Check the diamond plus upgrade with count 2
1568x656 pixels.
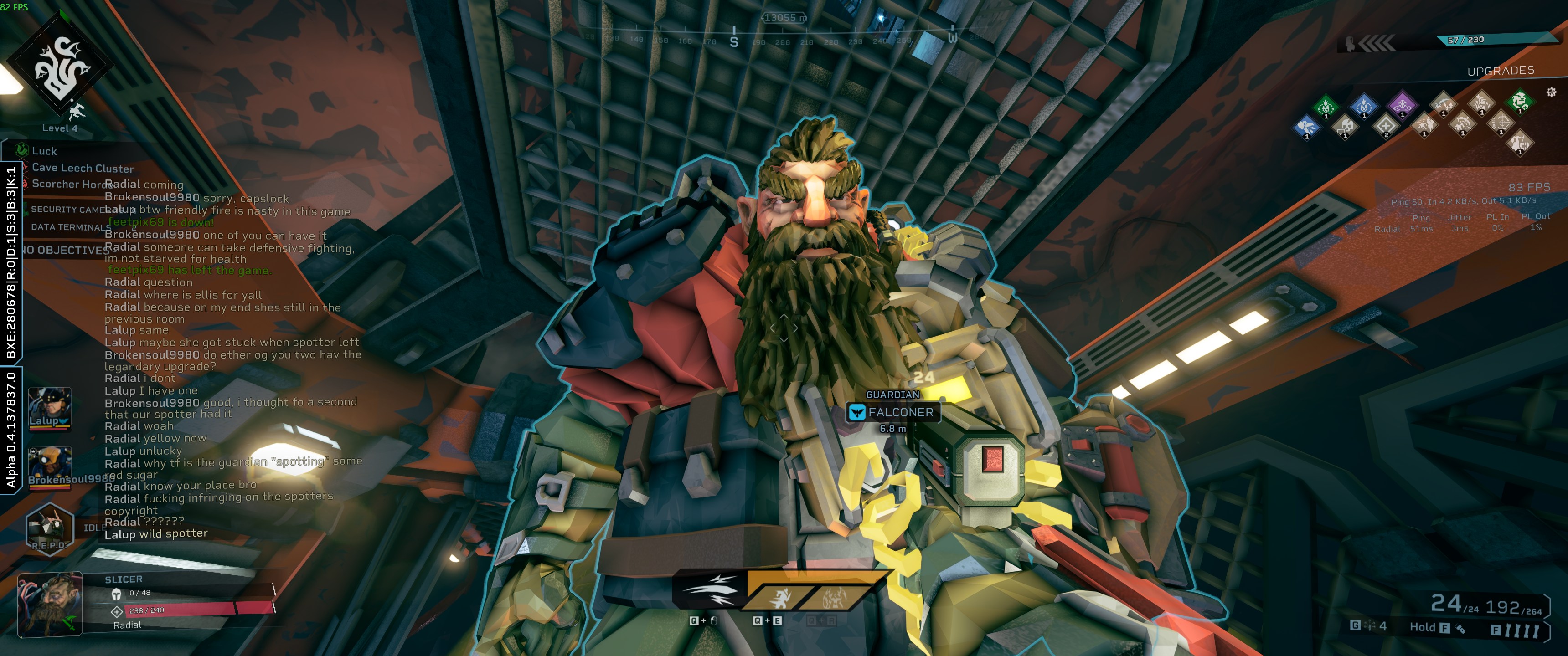[x=1385, y=125]
